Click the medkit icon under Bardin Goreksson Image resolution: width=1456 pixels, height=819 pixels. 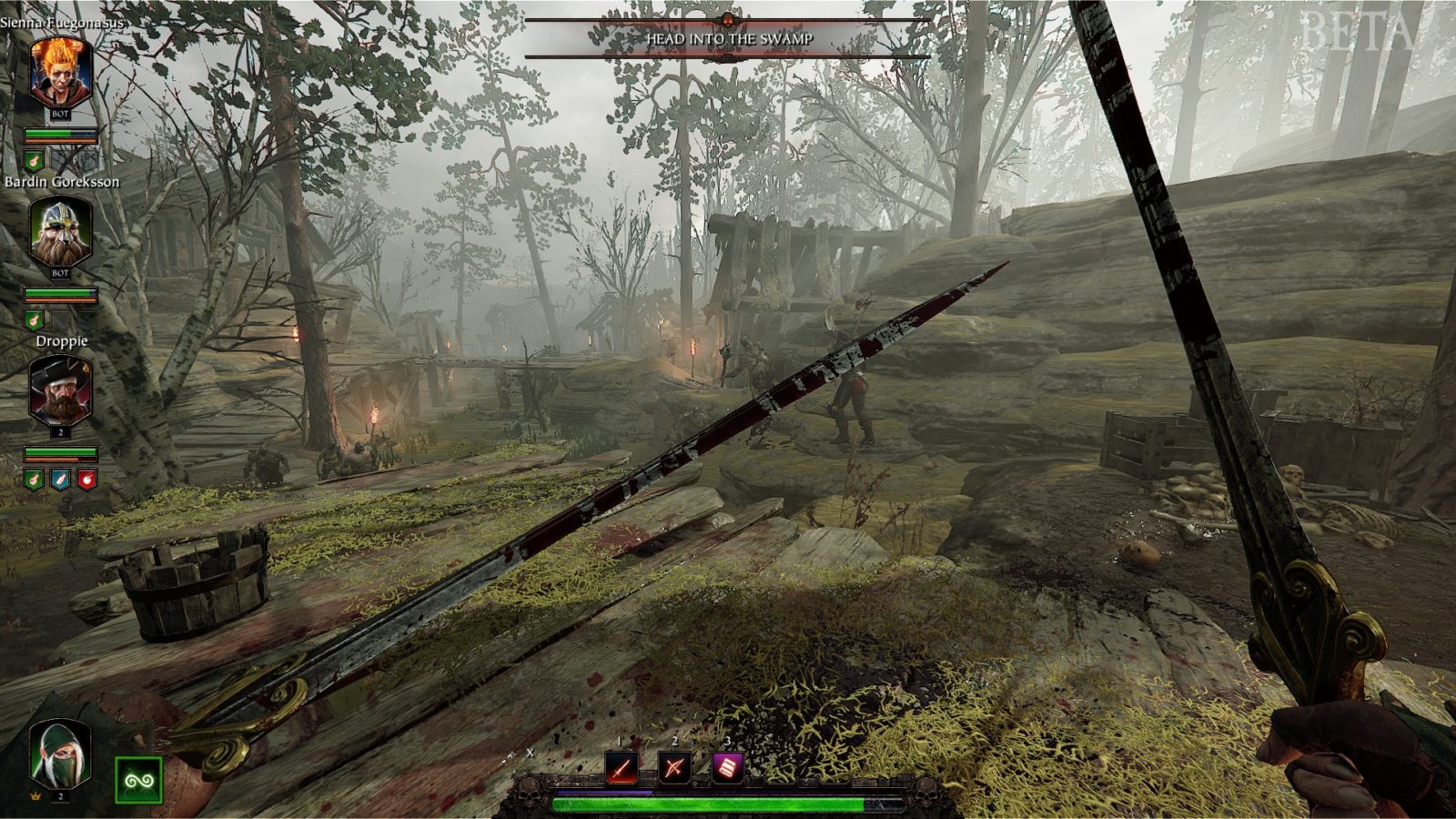coord(33,319)
